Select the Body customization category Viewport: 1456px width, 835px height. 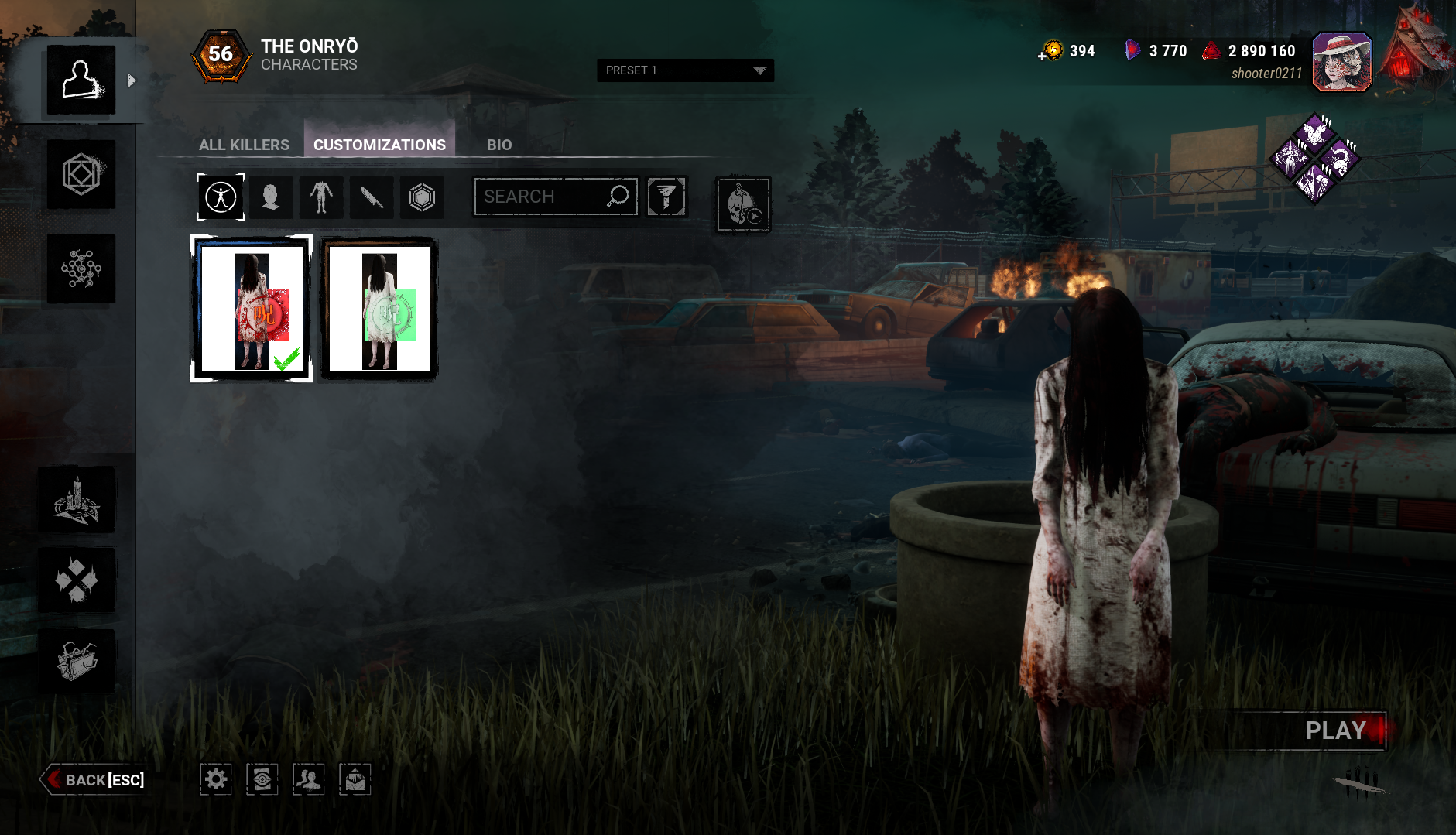321,197
